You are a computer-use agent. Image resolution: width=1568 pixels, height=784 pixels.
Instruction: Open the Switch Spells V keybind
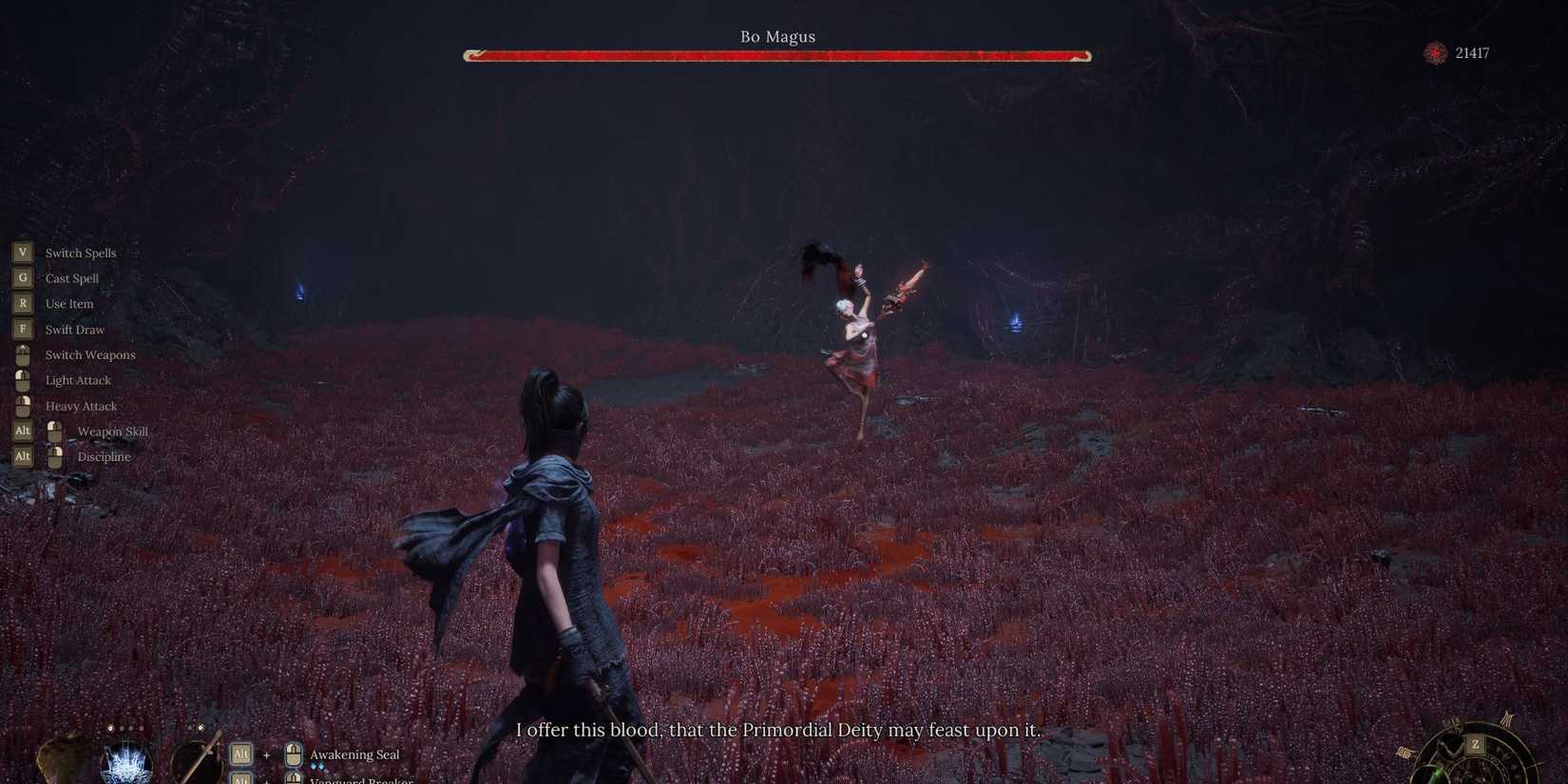click(22, 252)
